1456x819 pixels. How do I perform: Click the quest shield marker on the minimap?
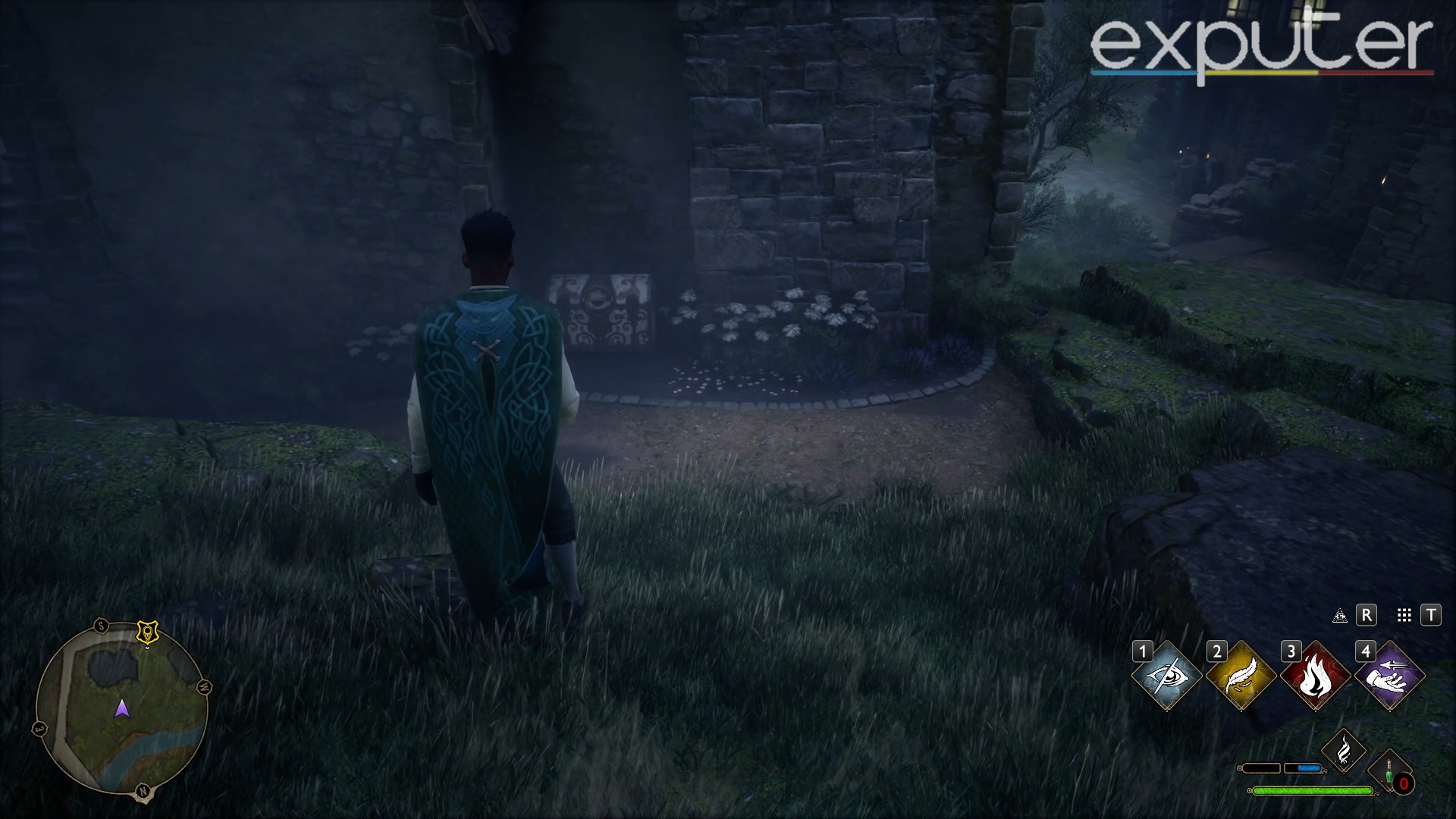(147, 632)
